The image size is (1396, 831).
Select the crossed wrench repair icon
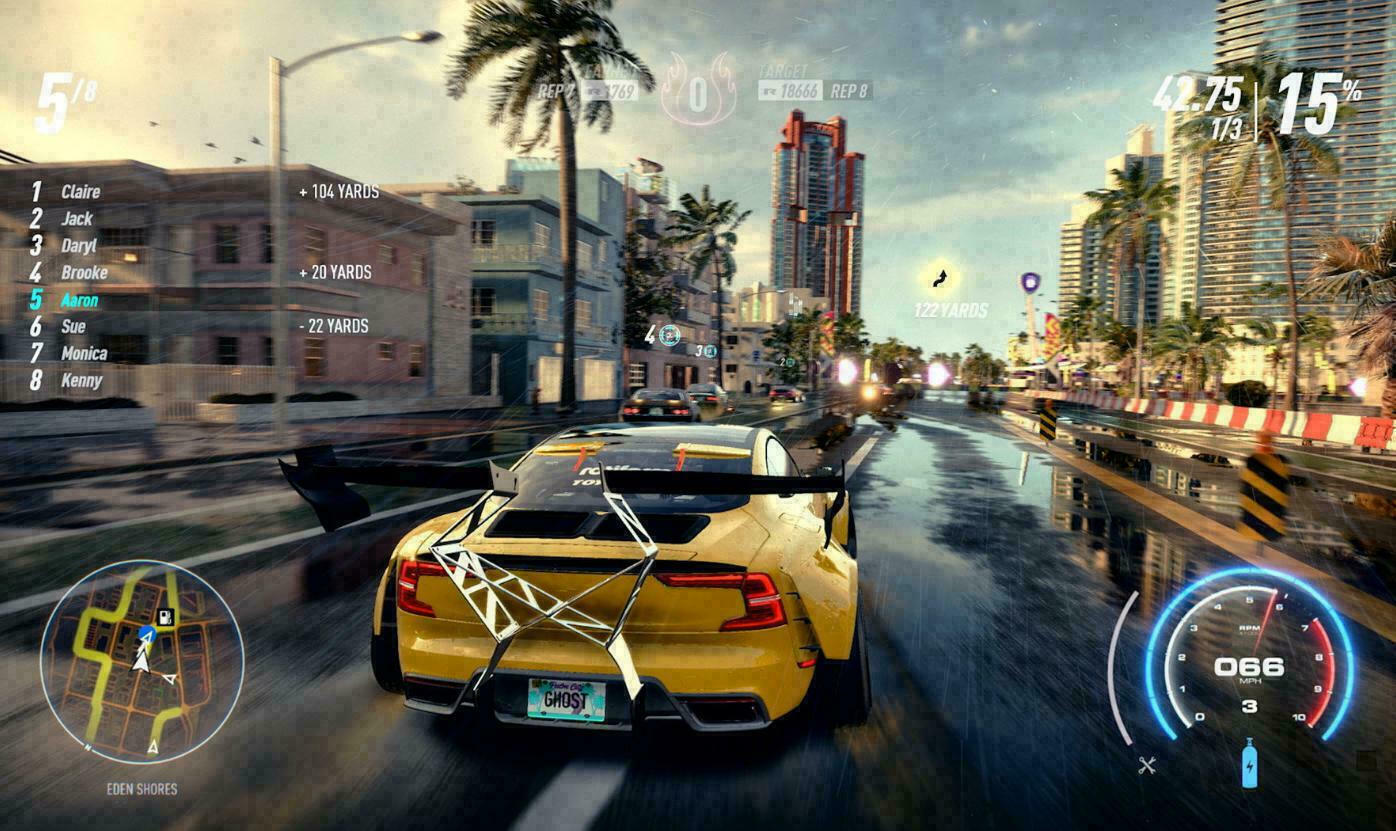[1147, 765]
